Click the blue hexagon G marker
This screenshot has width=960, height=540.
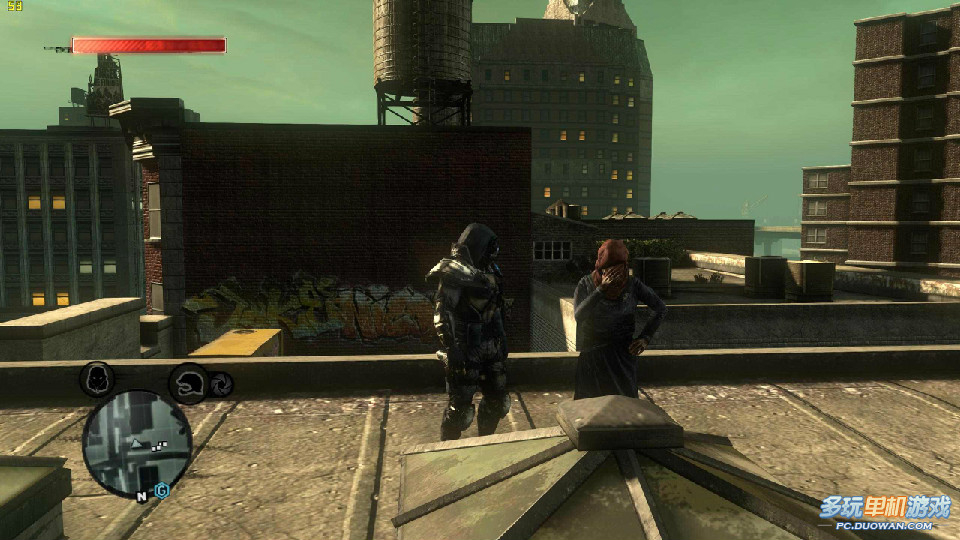pyautogui.click(x=161, y=491)
